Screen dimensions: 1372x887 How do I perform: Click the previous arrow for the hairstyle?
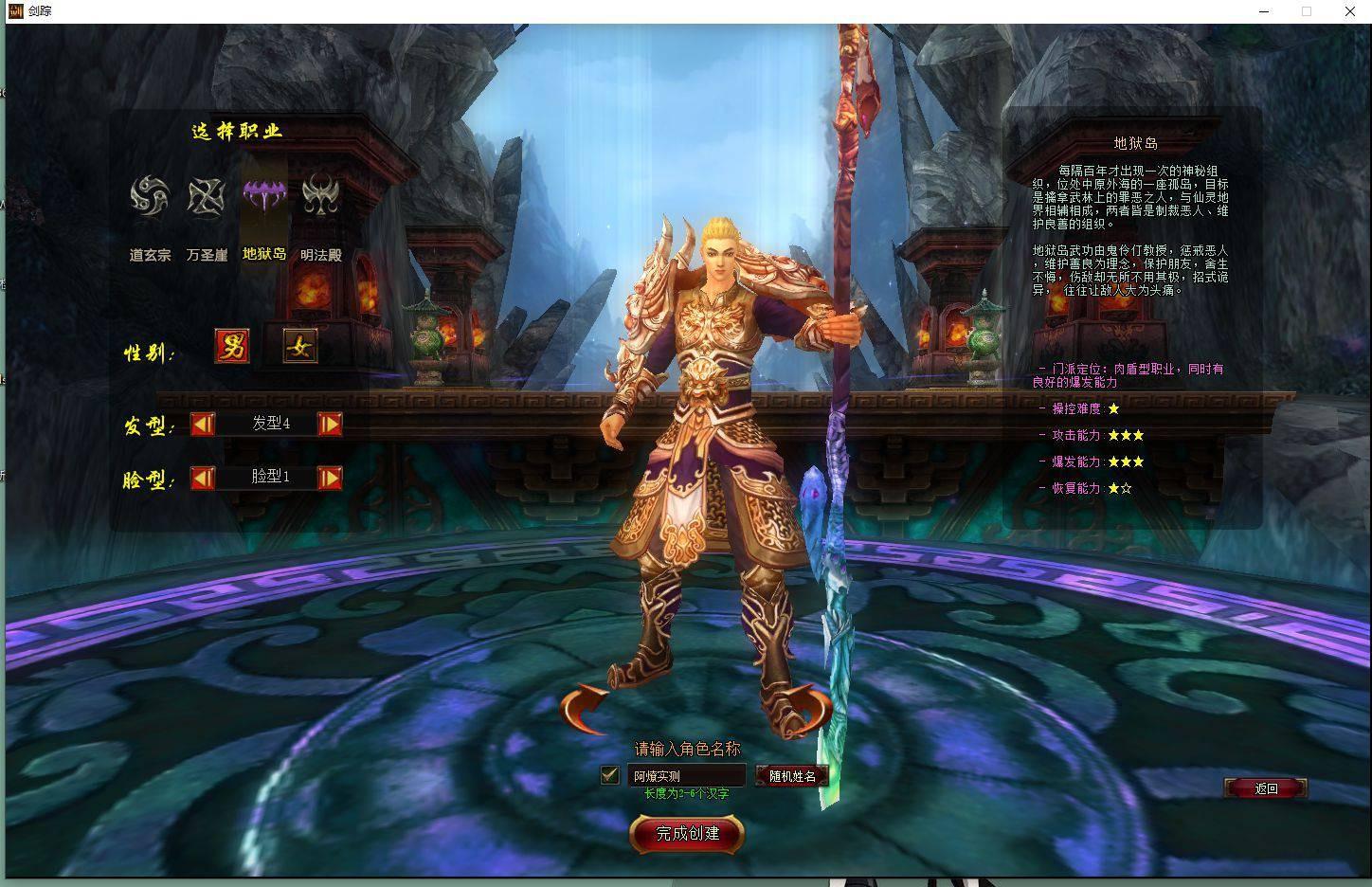[202, 425]
